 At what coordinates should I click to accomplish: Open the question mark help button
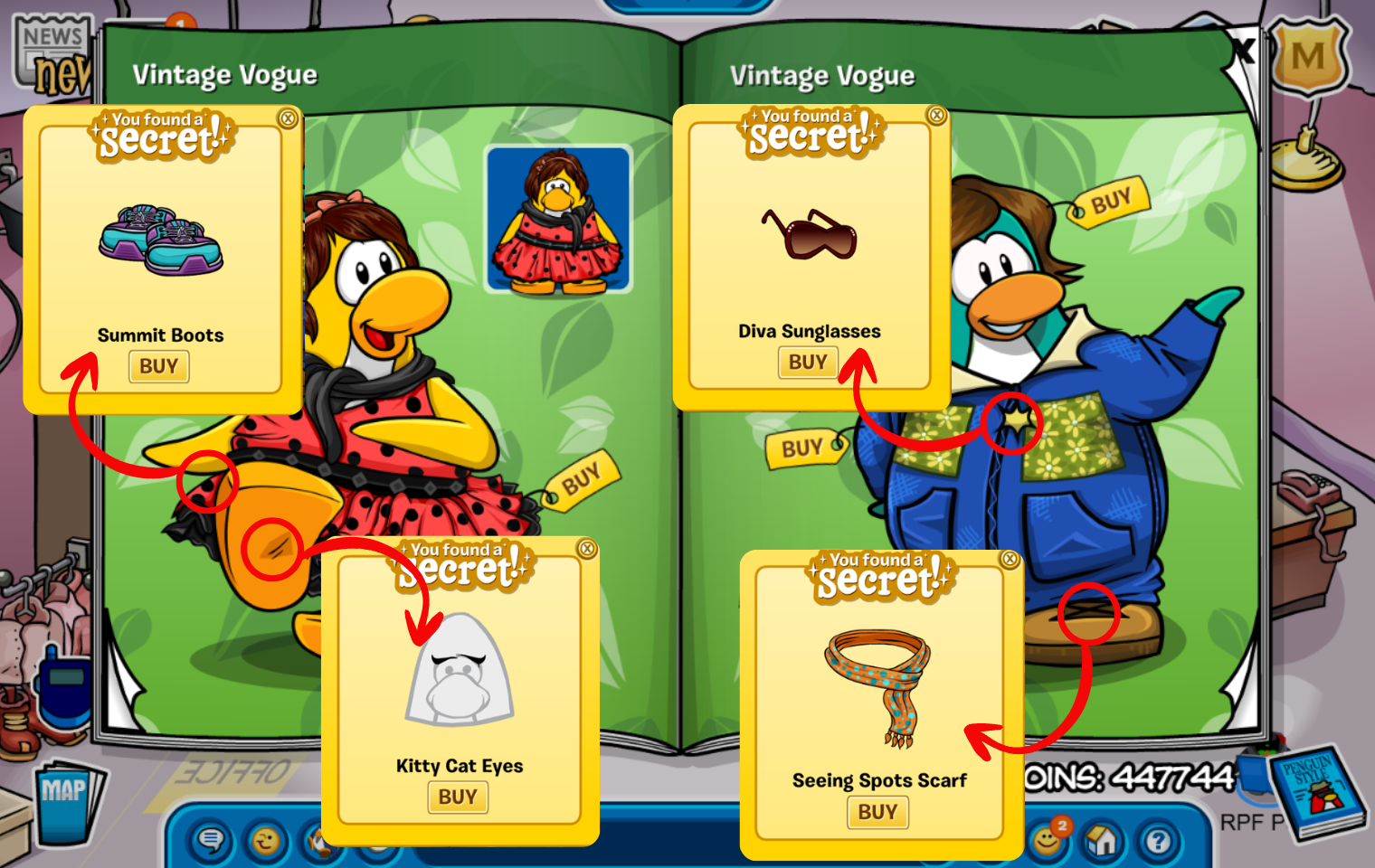(1158, 841)
